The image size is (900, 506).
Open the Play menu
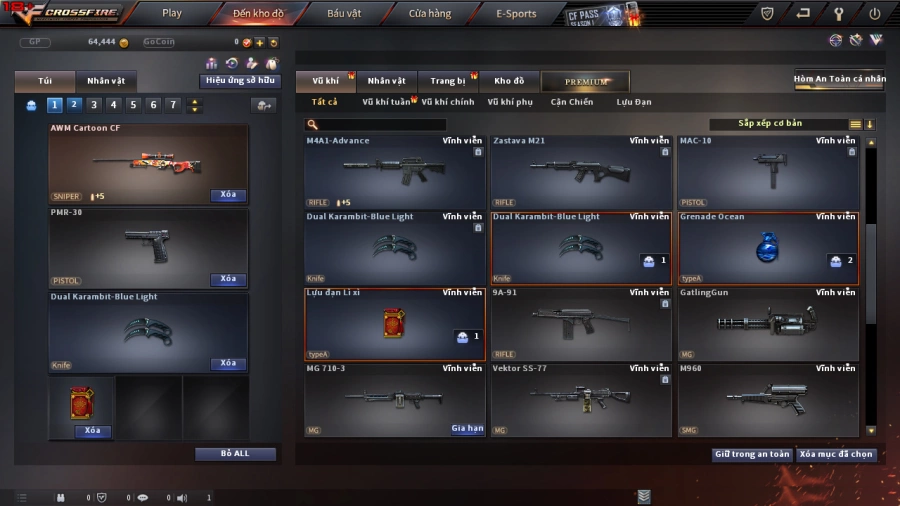[172, 14]
